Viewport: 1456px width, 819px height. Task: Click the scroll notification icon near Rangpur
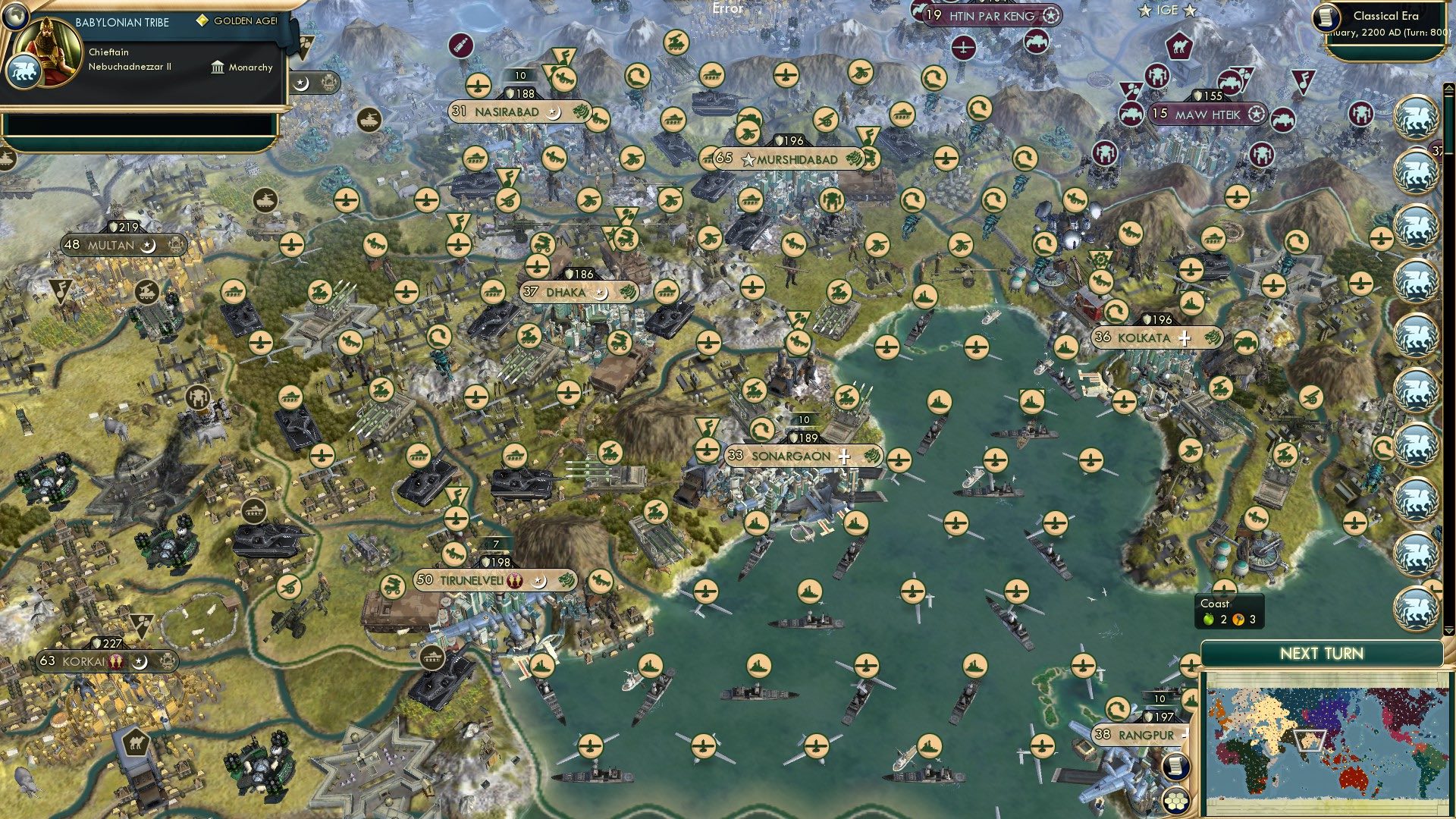(x=1176, y=766)
